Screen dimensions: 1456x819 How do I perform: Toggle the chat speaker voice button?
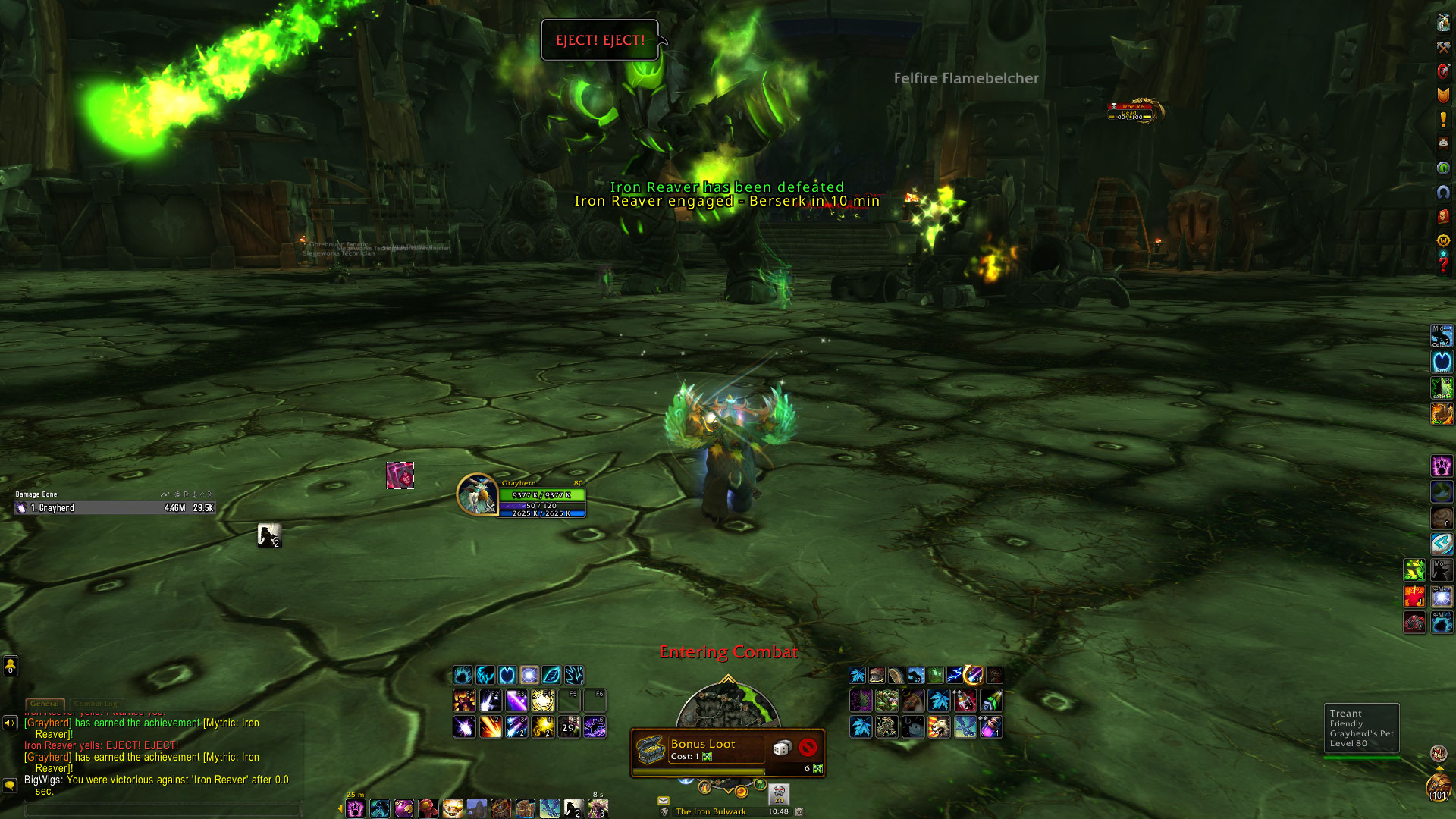point(10,723)
